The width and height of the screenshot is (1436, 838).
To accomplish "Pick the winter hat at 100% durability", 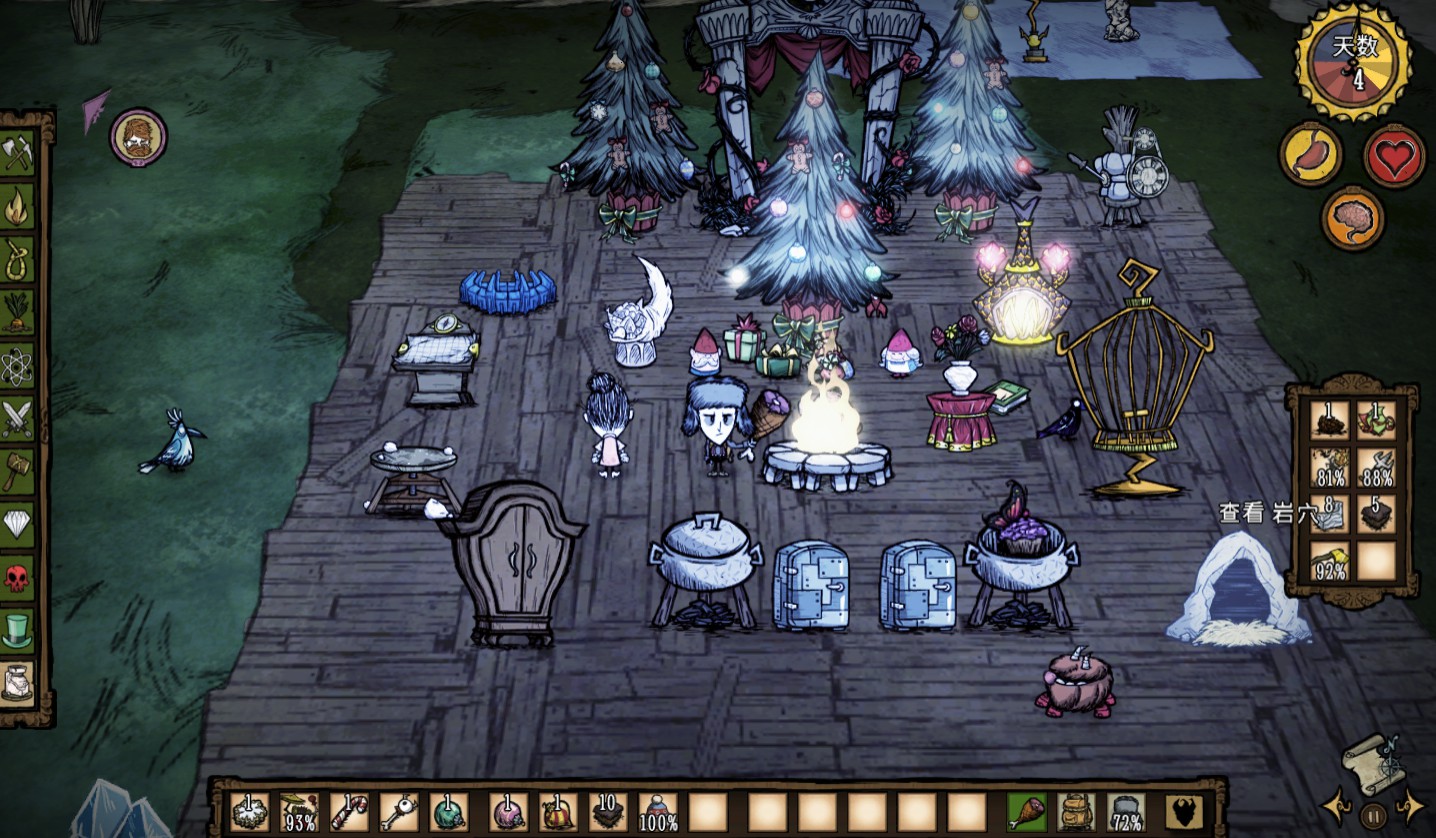I will (x=658, y=811).
